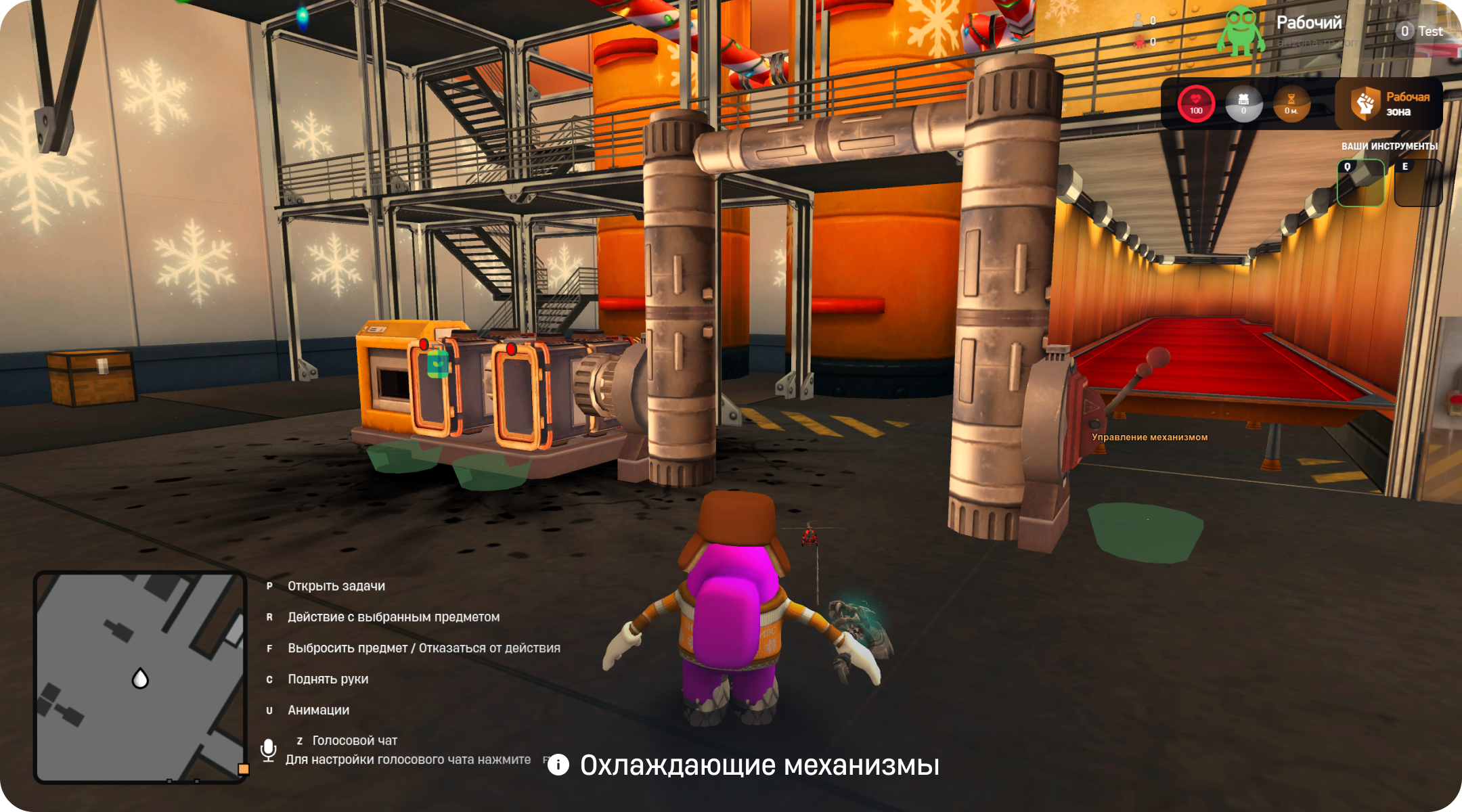Click the voice chat microphone icon
This screenshot has width=1462, height=812.
coord(268,750)
